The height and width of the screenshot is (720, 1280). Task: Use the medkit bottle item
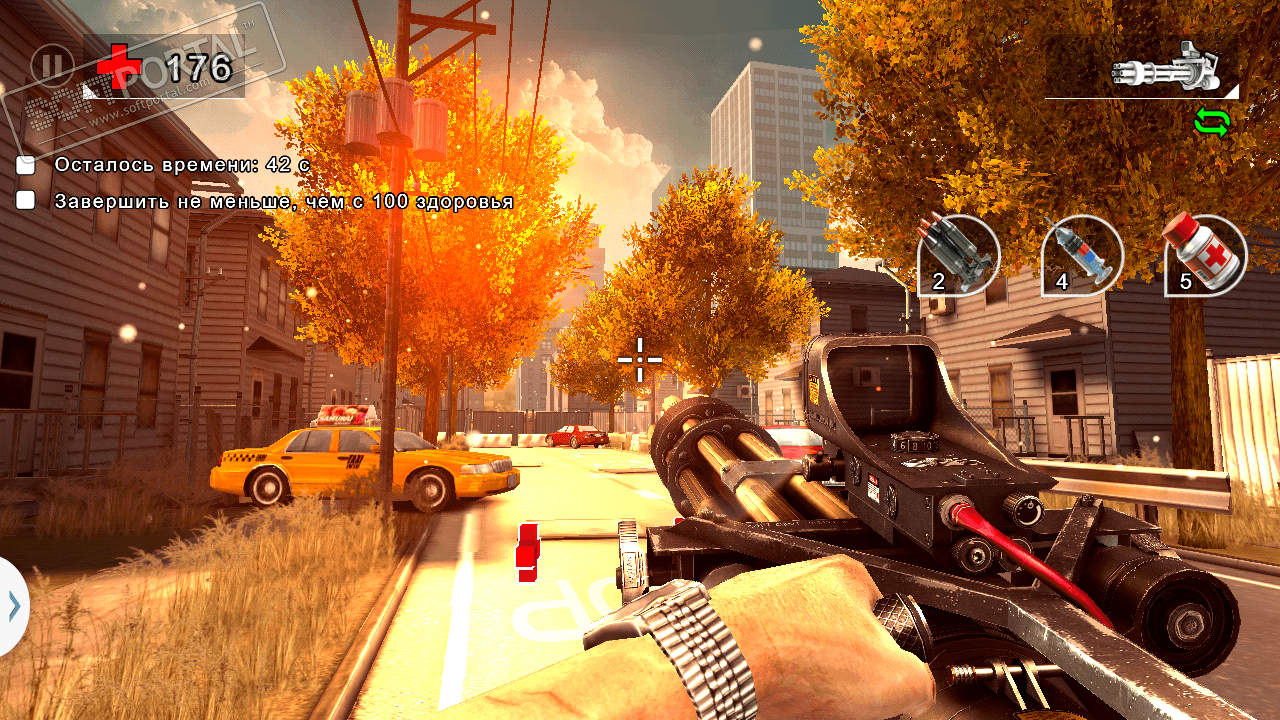pos(1205,255)
